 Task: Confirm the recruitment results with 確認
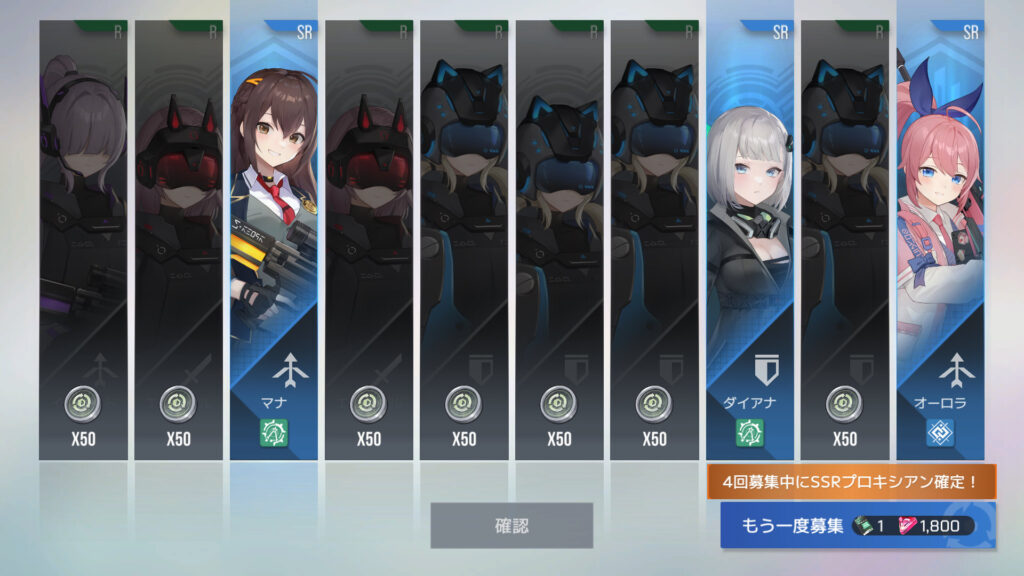point(511,525)
